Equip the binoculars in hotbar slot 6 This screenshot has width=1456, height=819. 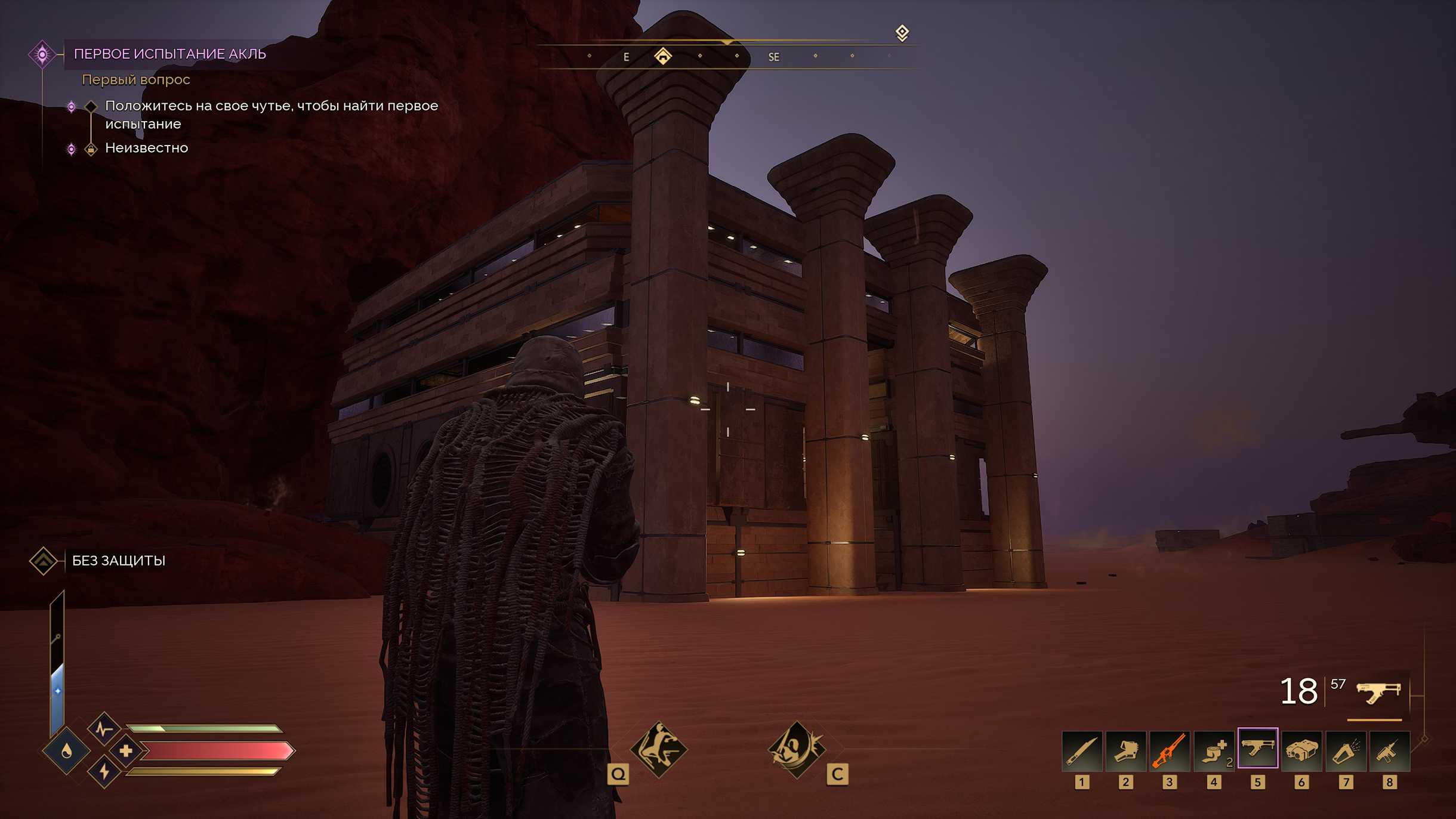pyautogui.click(x=1301, y=749)
